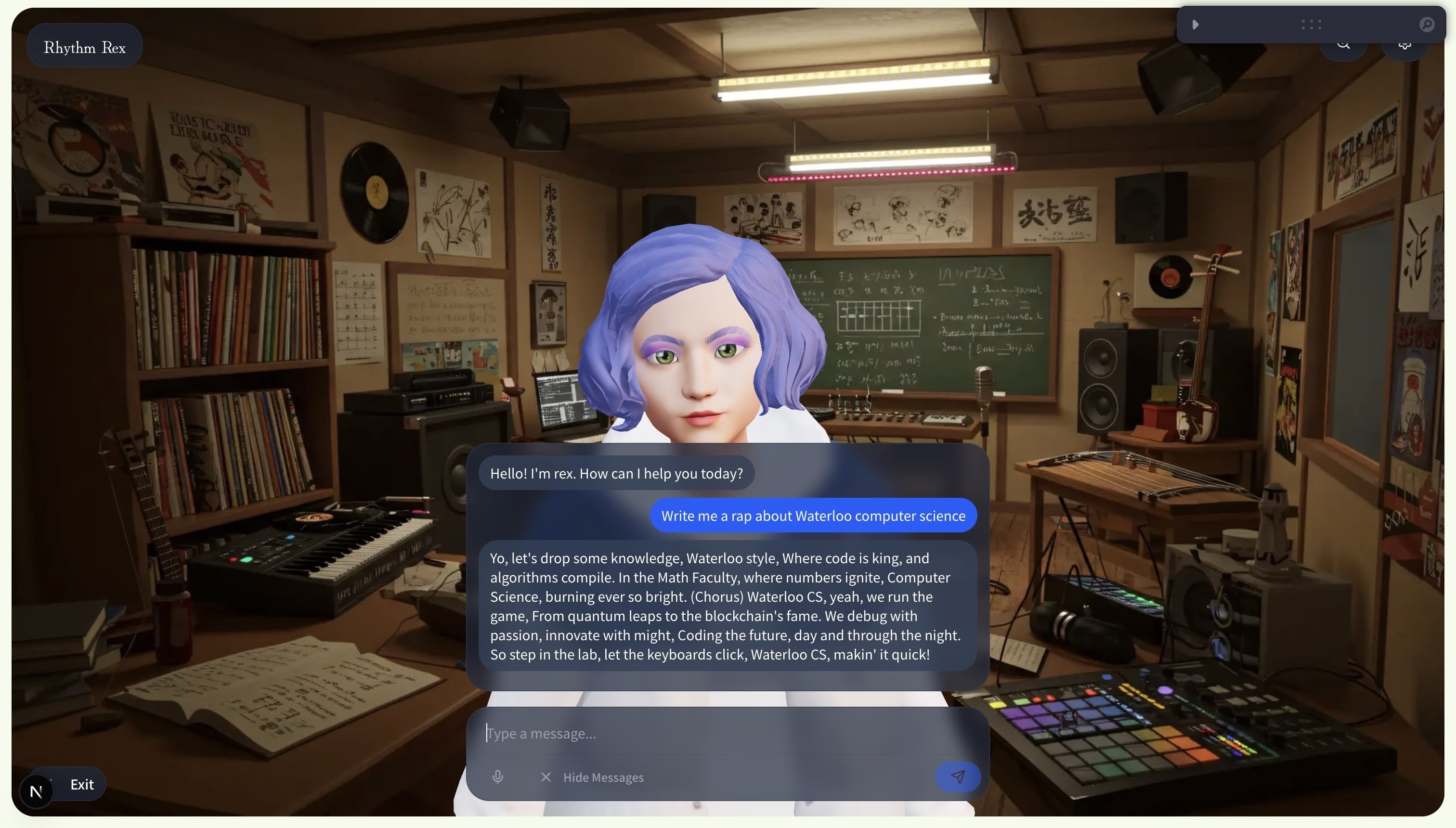Expand the overlay toolbar's play arrow
Viewport: 1456px width, 828px height.
pyautogui.click(x=1196, y=25)
